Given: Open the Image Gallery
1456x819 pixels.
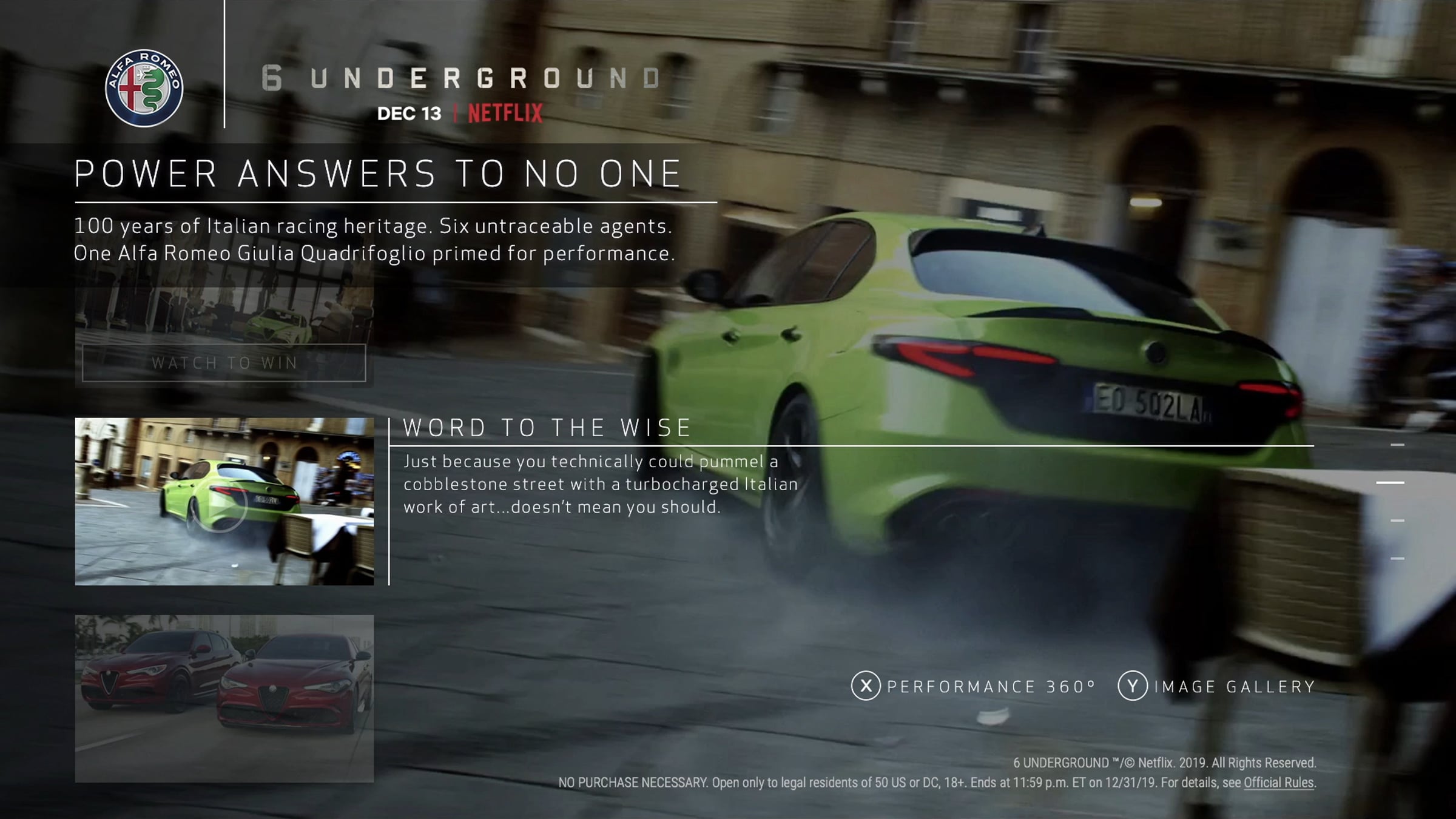Looking at the screenshot, I should click(x=1216, y=686).
